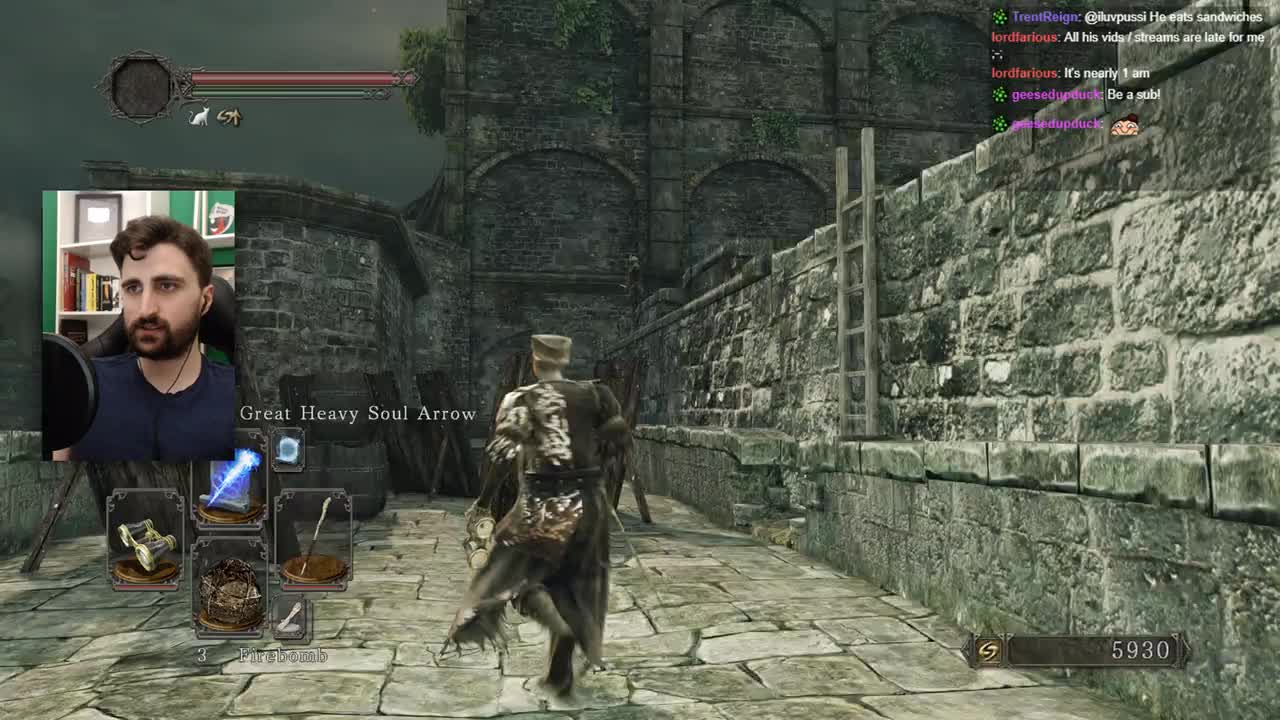Click the round covenant emblem beside health bar
The width and height of the screenshot is (1280, 720).
[x=141, y=86]
